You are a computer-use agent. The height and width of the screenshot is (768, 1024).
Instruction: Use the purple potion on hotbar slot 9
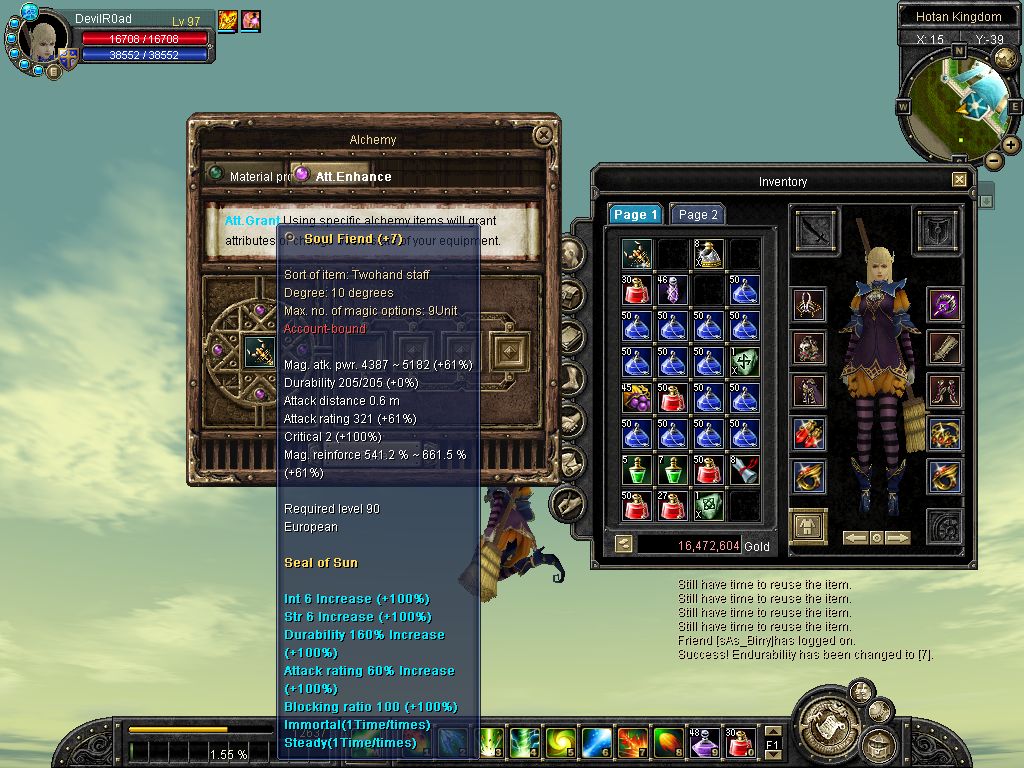[703, 742]
